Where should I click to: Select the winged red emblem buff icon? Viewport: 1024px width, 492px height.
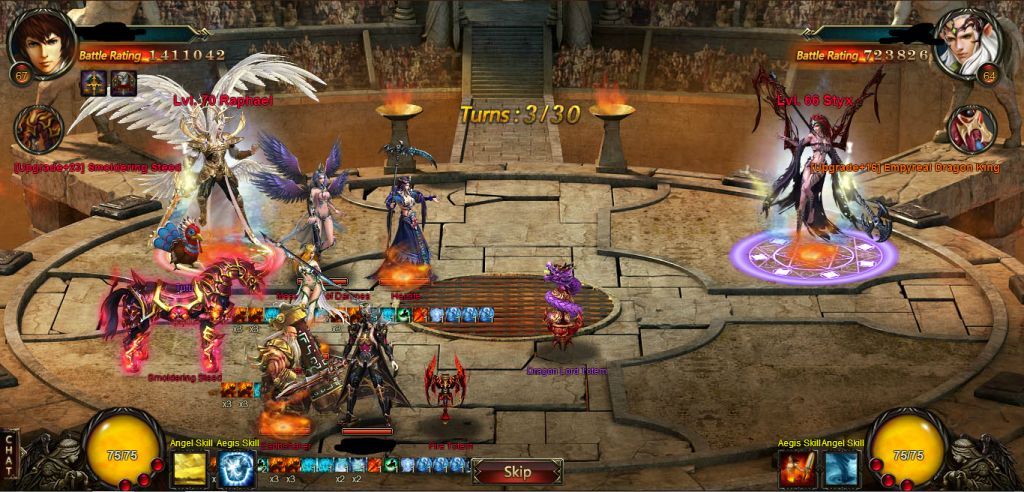pyautogui.click(x=123, y=85)
